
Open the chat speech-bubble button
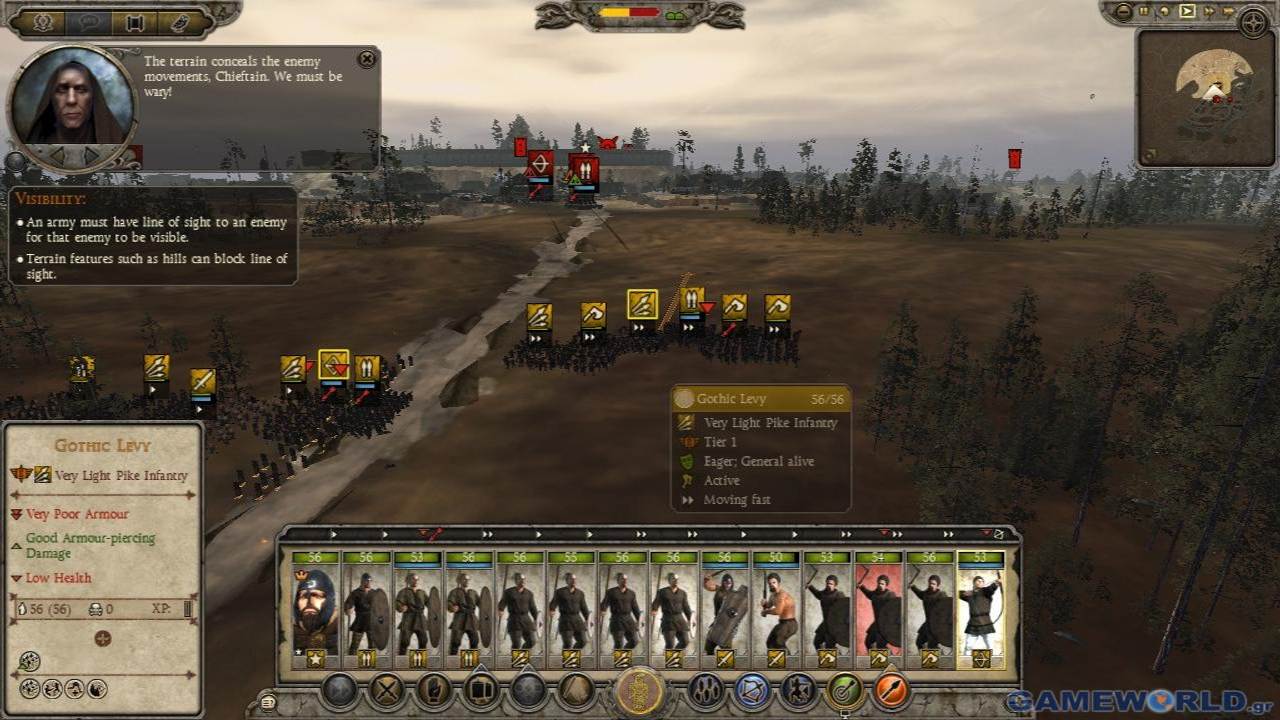(x=88, y=22)
